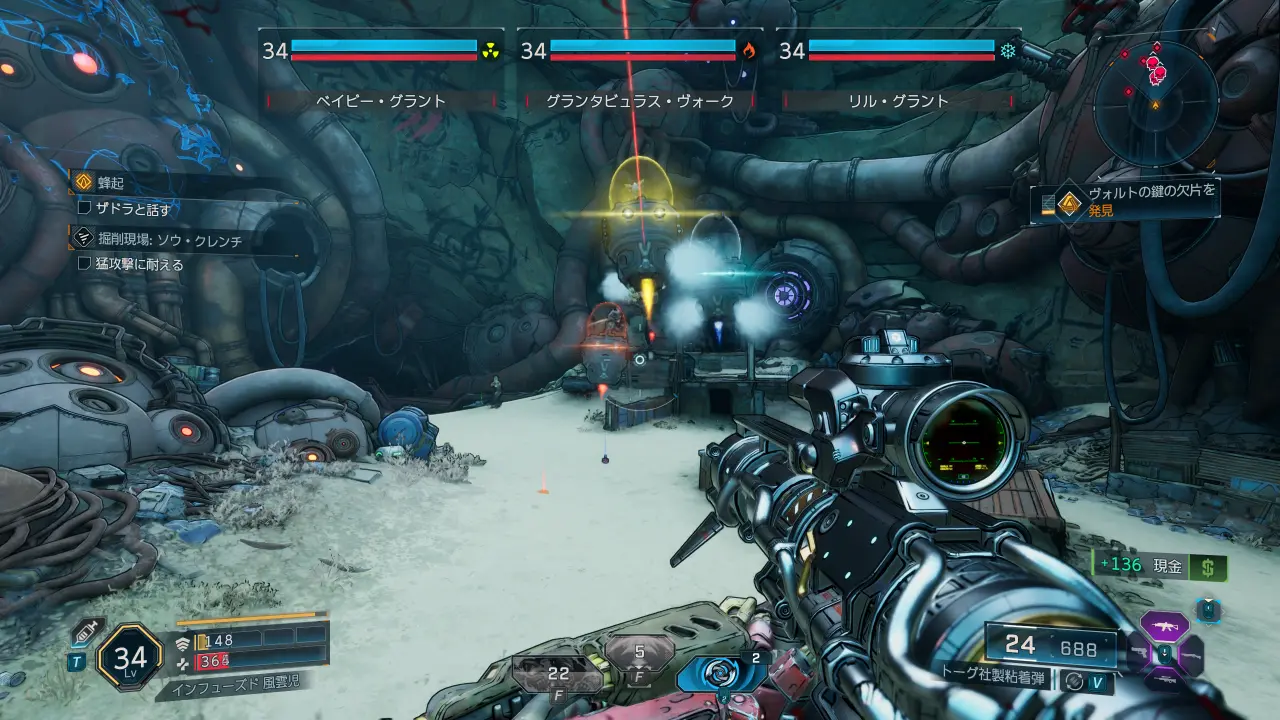Screen dimensions: 1280x720
Task: Select the グランタビュラス・ヴォーク enemy nameplate
Action: pyautogui.click(x=640, y=100)
